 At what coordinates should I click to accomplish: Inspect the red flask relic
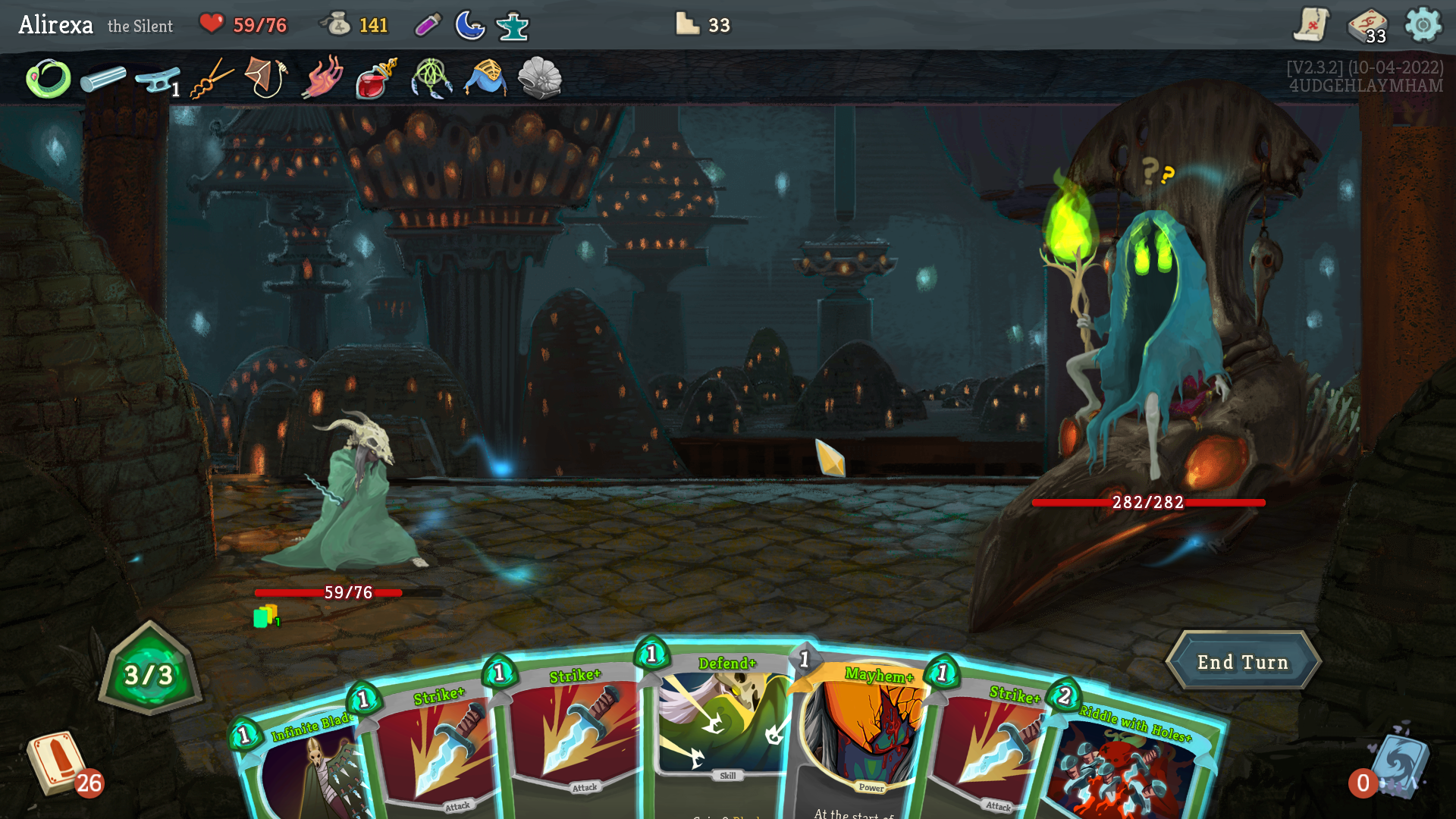coord(375,79)
